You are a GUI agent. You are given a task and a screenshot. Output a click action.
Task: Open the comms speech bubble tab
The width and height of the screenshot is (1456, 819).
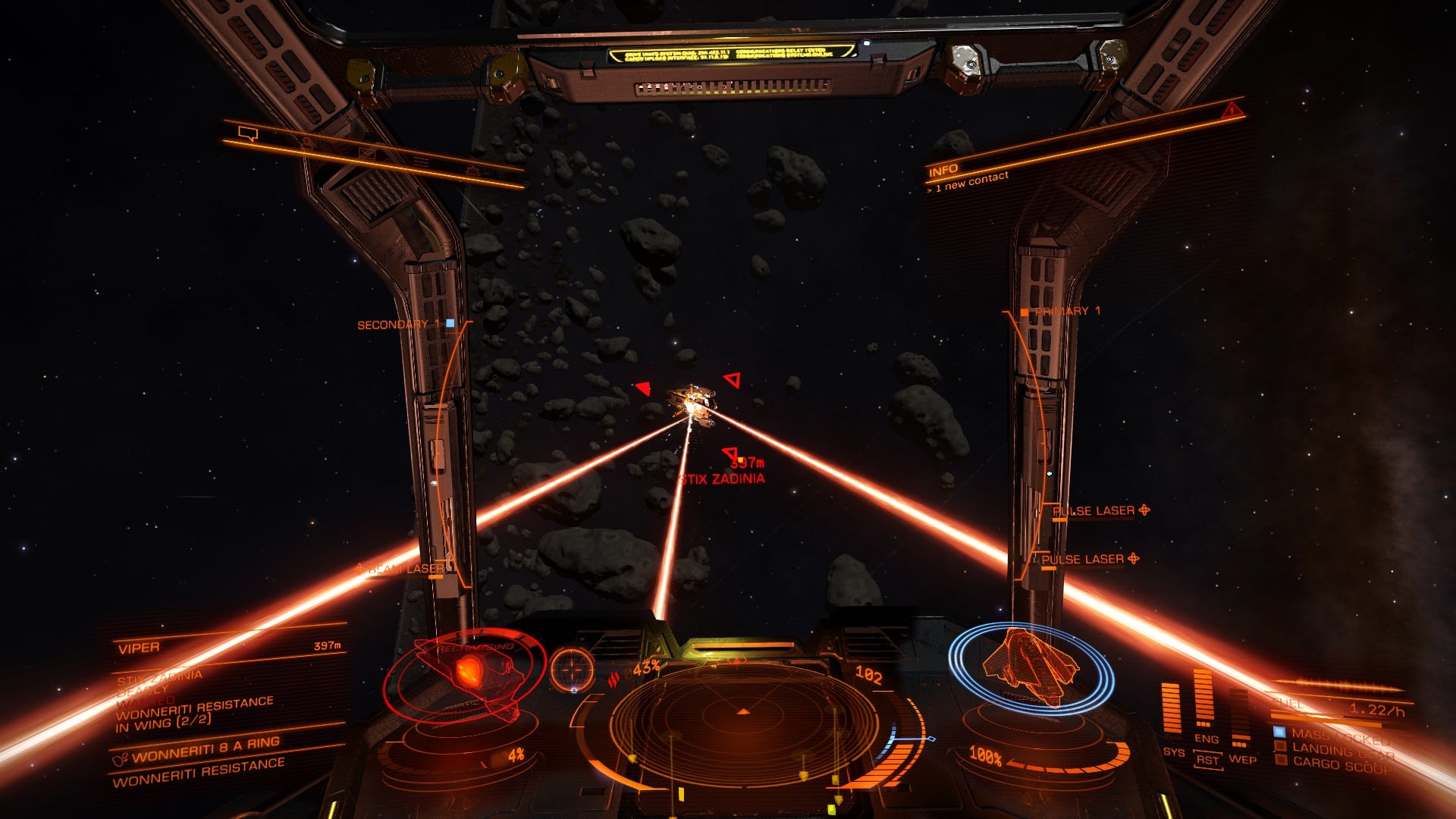[248, 134]
